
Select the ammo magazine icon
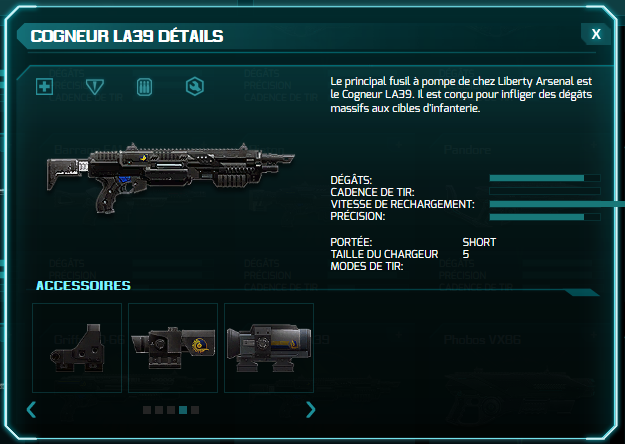144,87
